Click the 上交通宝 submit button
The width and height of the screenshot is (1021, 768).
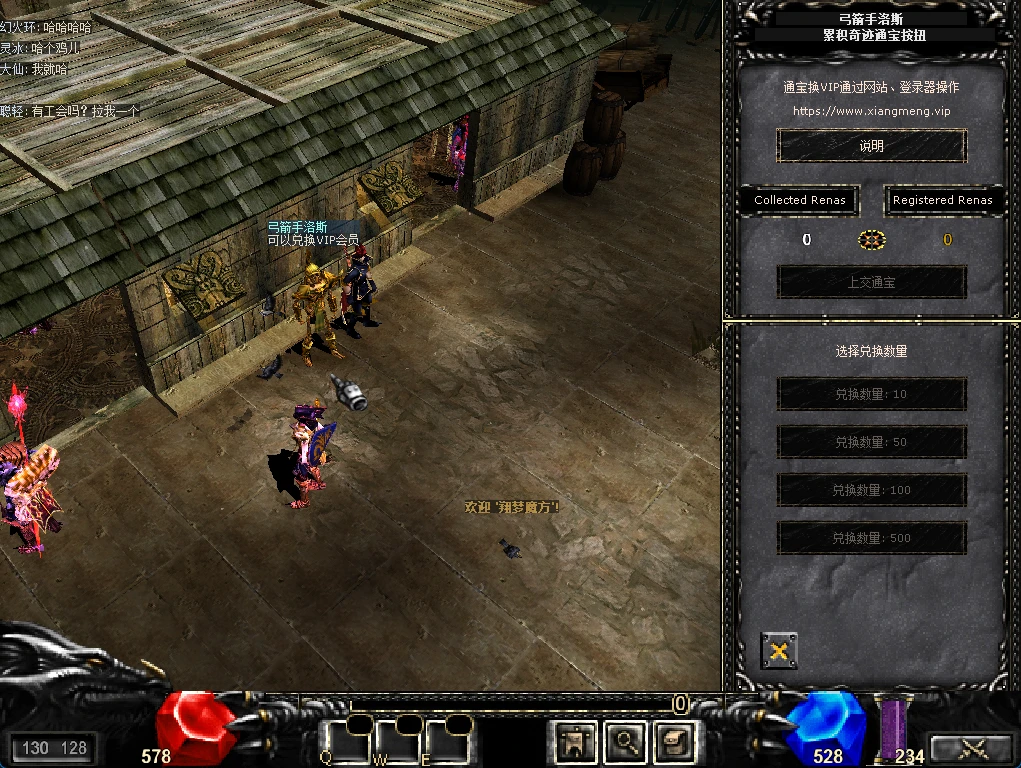point(871,282)
